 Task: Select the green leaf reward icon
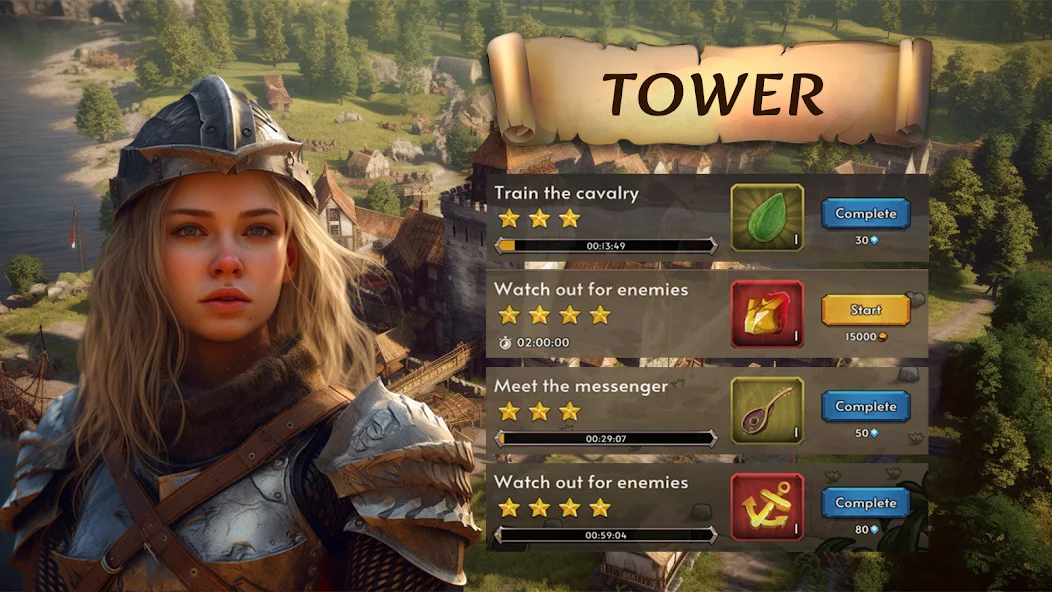[x=767, y=217]
